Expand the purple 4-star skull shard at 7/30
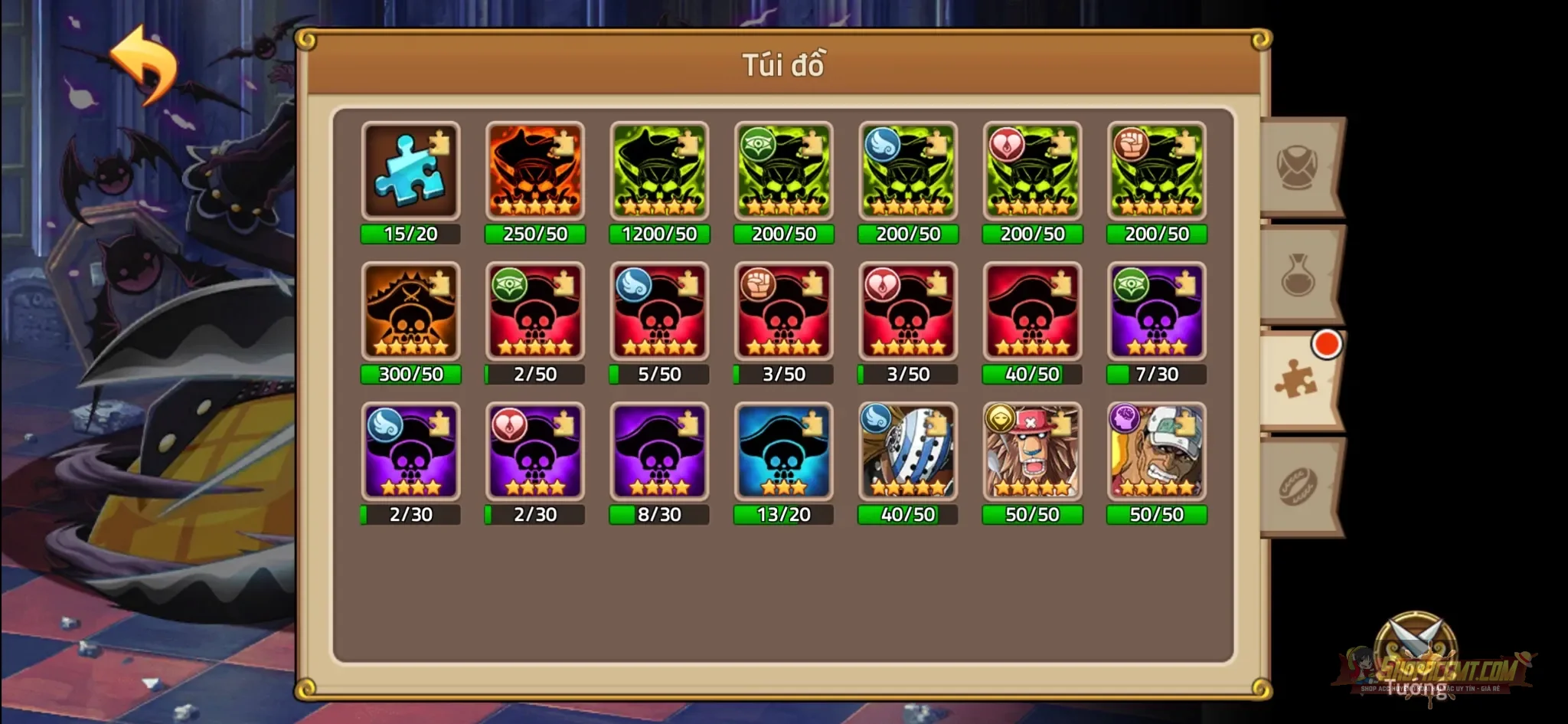 1156,311
